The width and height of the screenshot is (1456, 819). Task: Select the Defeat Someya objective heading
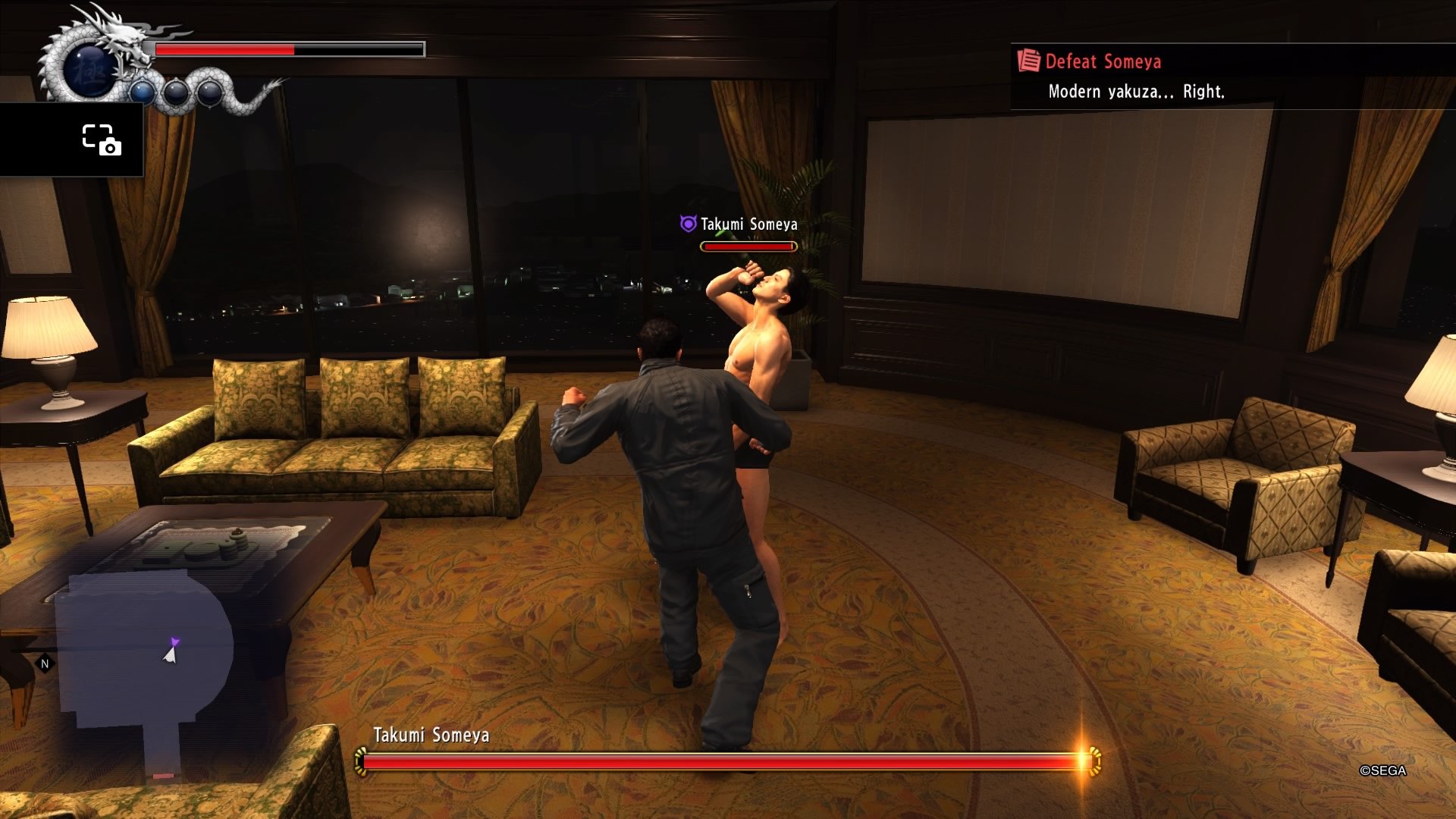(1102, 61)
